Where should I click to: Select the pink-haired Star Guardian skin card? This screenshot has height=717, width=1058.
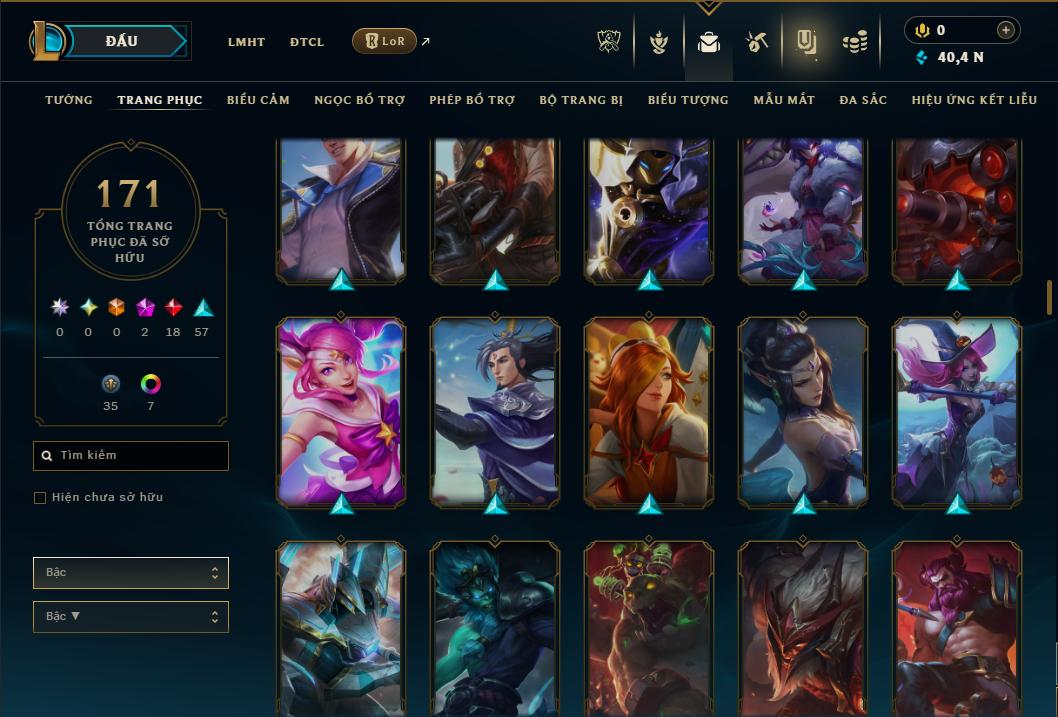(342, 410)
